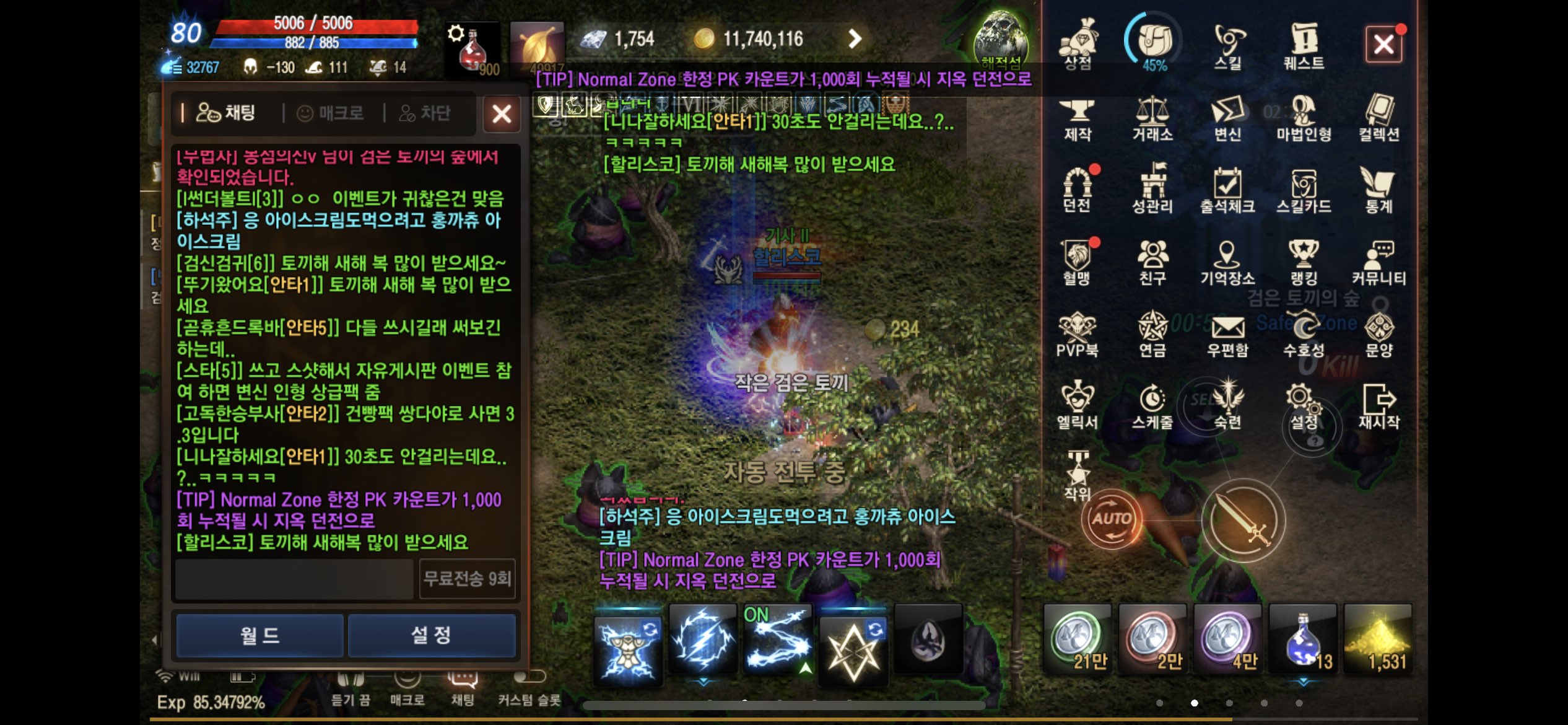Image resolution: width=1568 pixels, height=725 pixels.
Task: Toggle the AUTO battle button
Action: (1112, 519)
